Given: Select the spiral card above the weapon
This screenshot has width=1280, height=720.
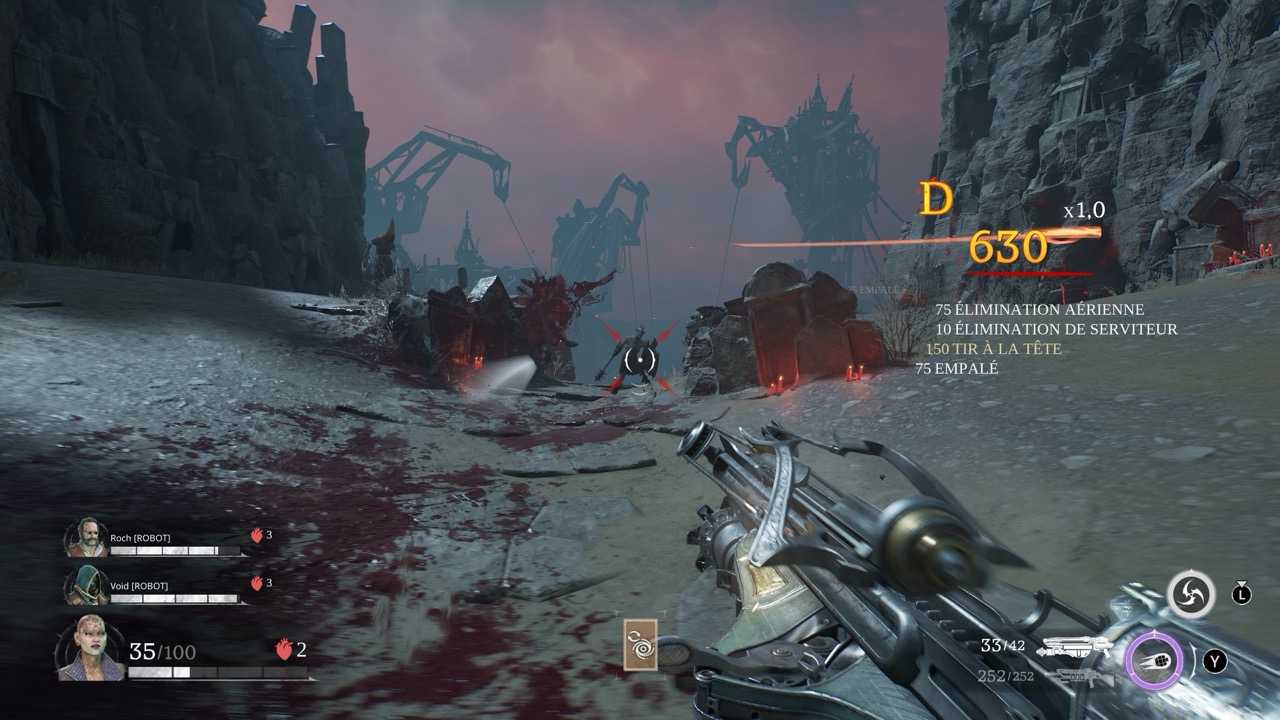Looking at the screenshot, I should point(640,644).
